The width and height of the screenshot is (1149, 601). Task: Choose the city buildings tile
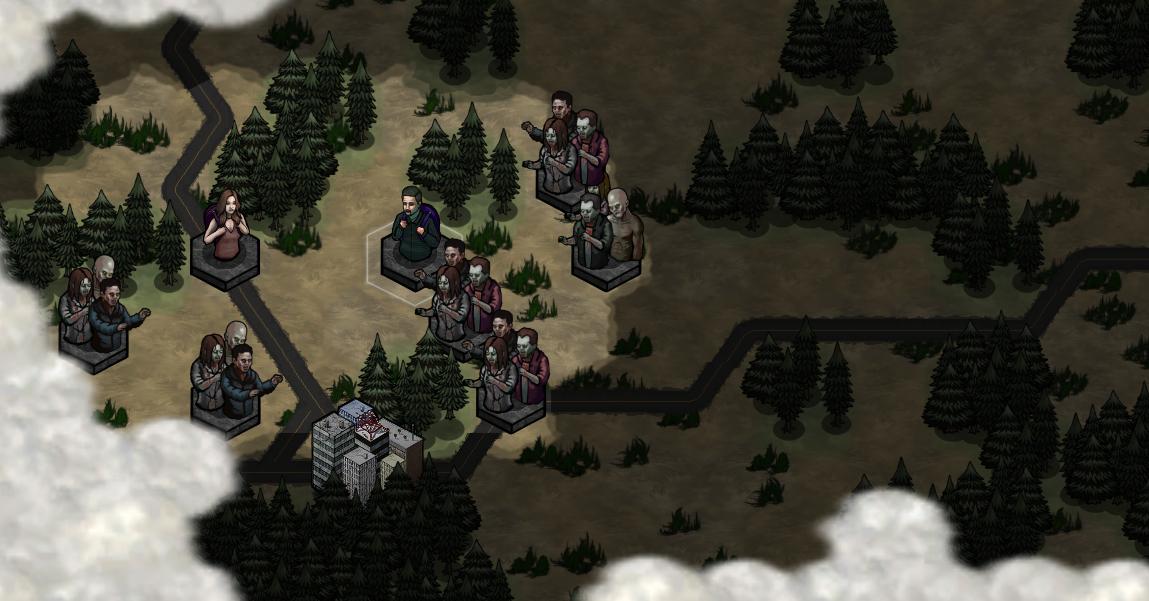(x=364, y=447)
